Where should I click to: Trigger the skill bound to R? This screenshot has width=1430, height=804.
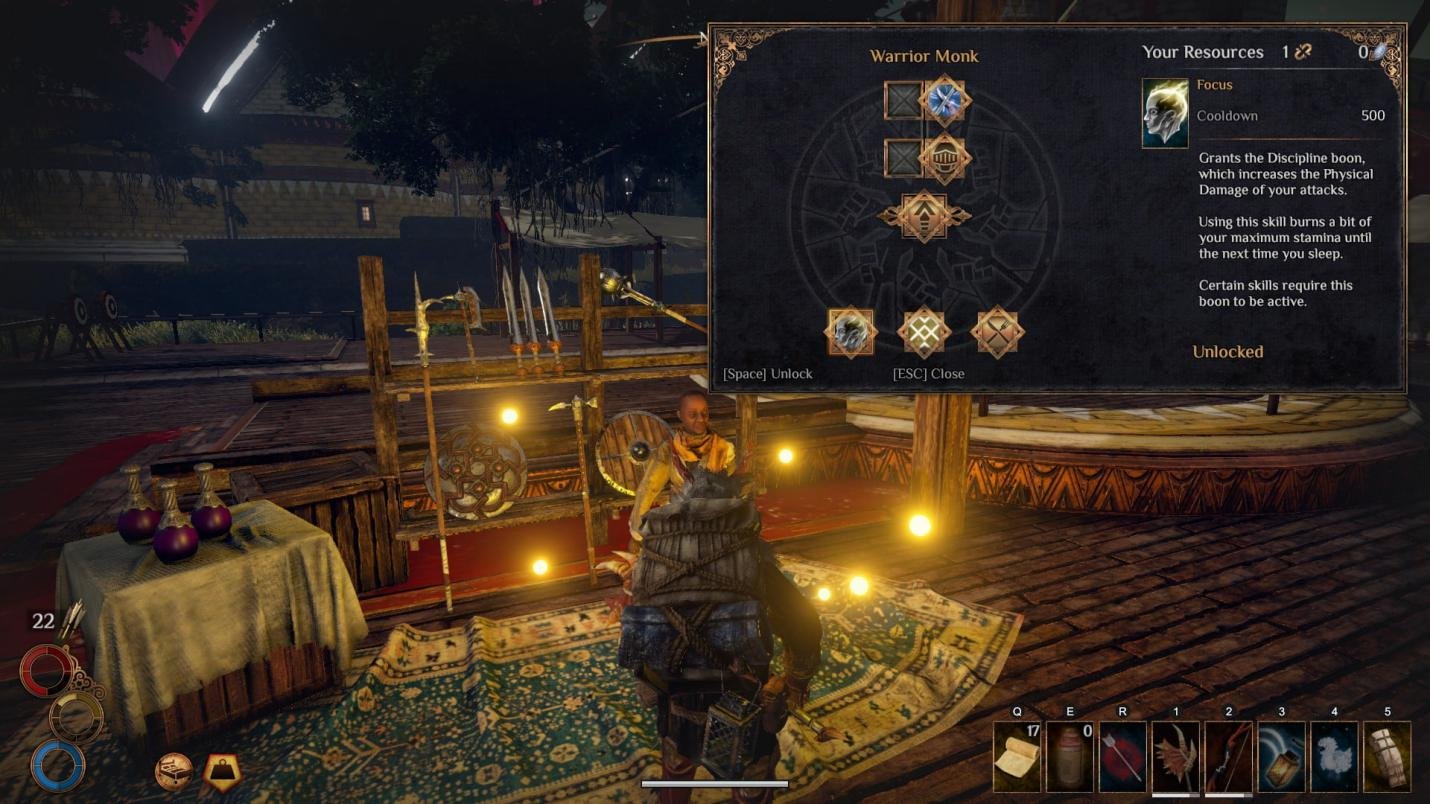click(x=1122, y=757)
